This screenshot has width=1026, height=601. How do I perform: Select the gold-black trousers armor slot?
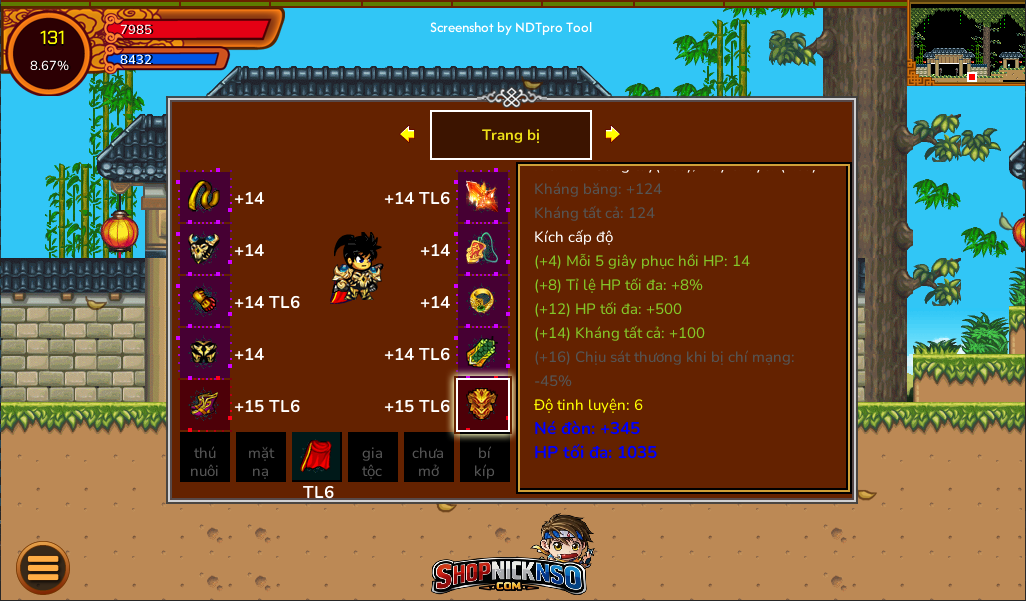click(205, 354)
